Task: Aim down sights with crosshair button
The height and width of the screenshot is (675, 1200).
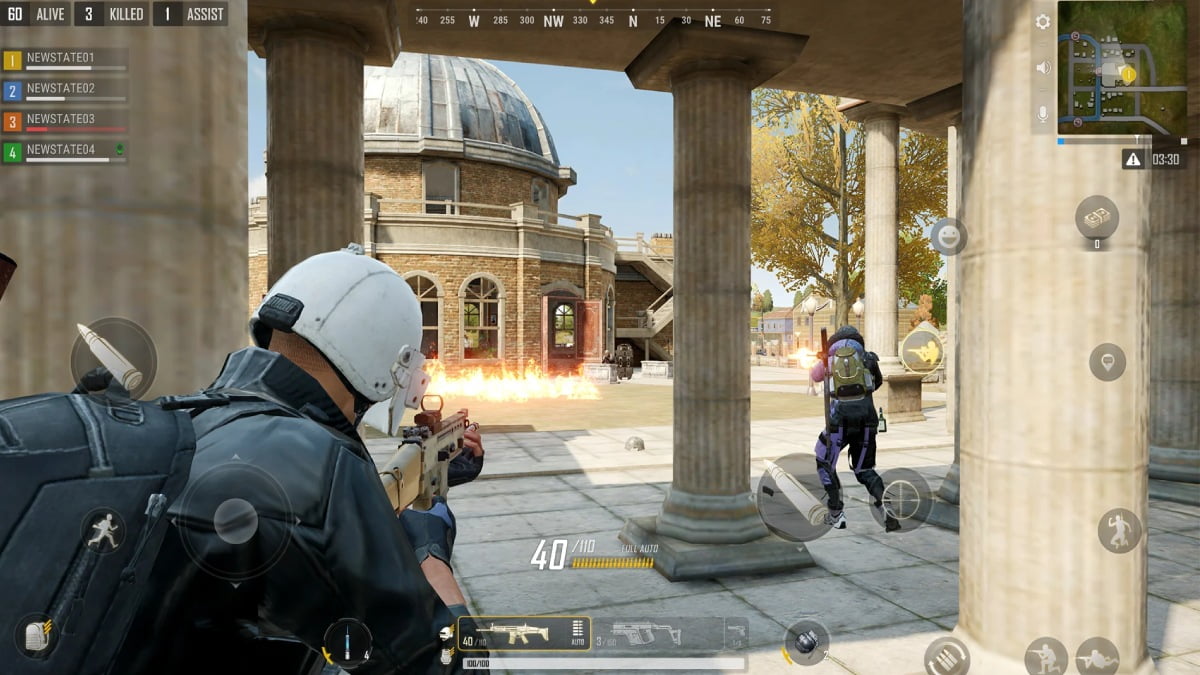Action: [900, 499]
